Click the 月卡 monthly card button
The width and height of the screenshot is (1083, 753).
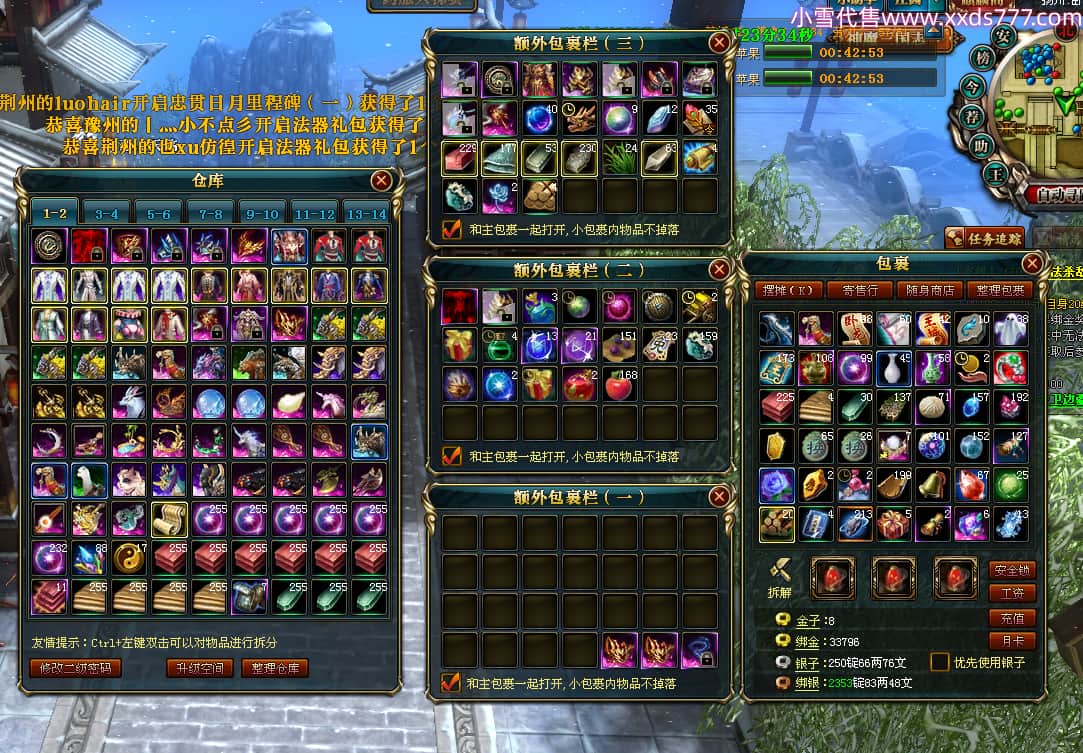1011,640
